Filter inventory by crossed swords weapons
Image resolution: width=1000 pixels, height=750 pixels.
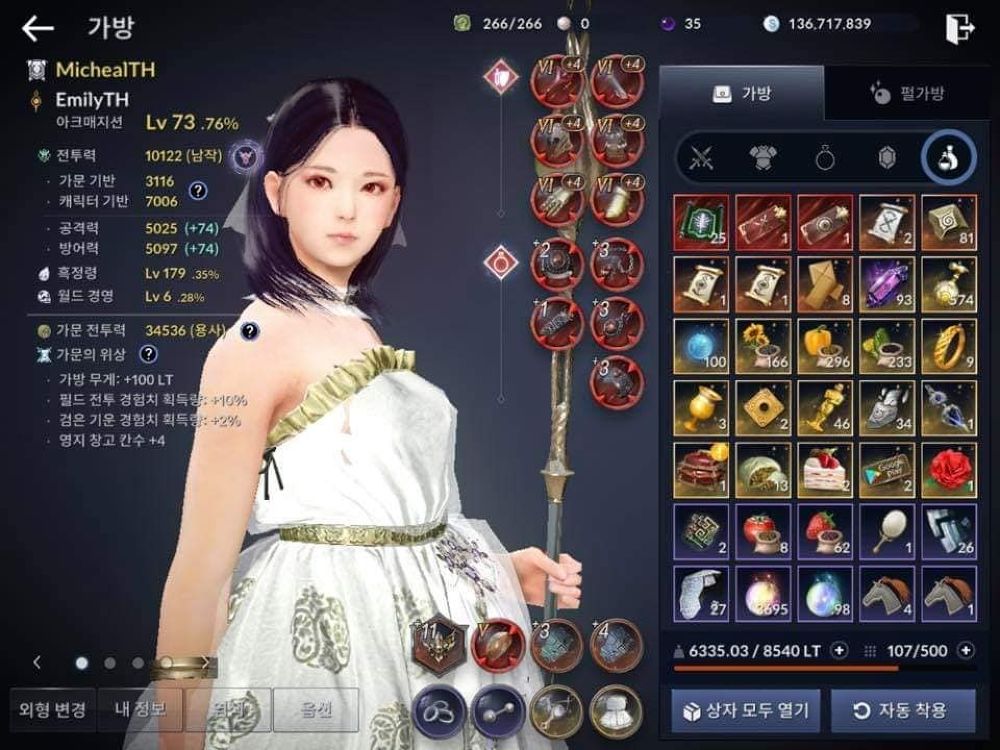(702, 159)
